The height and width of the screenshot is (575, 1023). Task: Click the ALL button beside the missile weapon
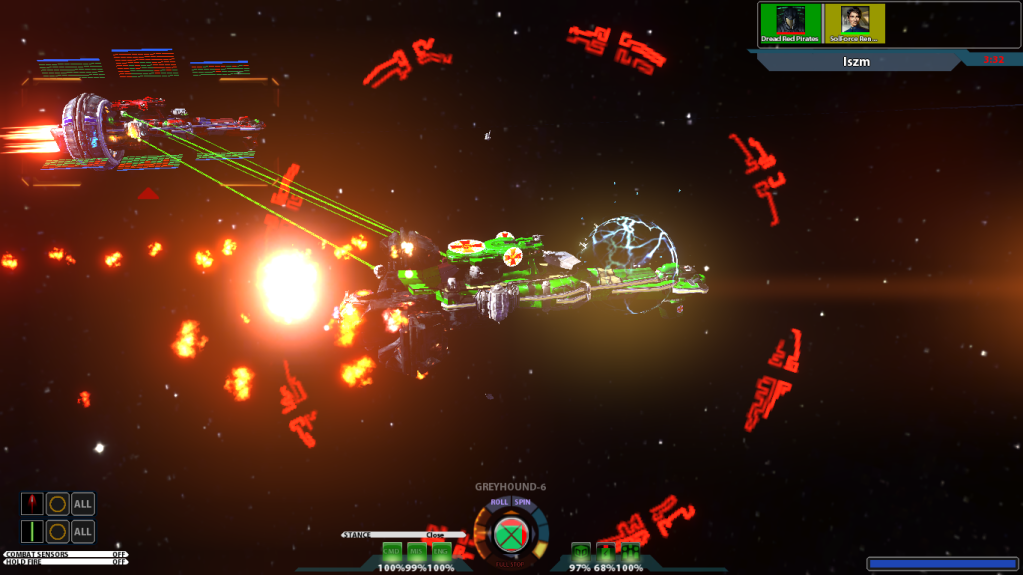pos(83,504)
